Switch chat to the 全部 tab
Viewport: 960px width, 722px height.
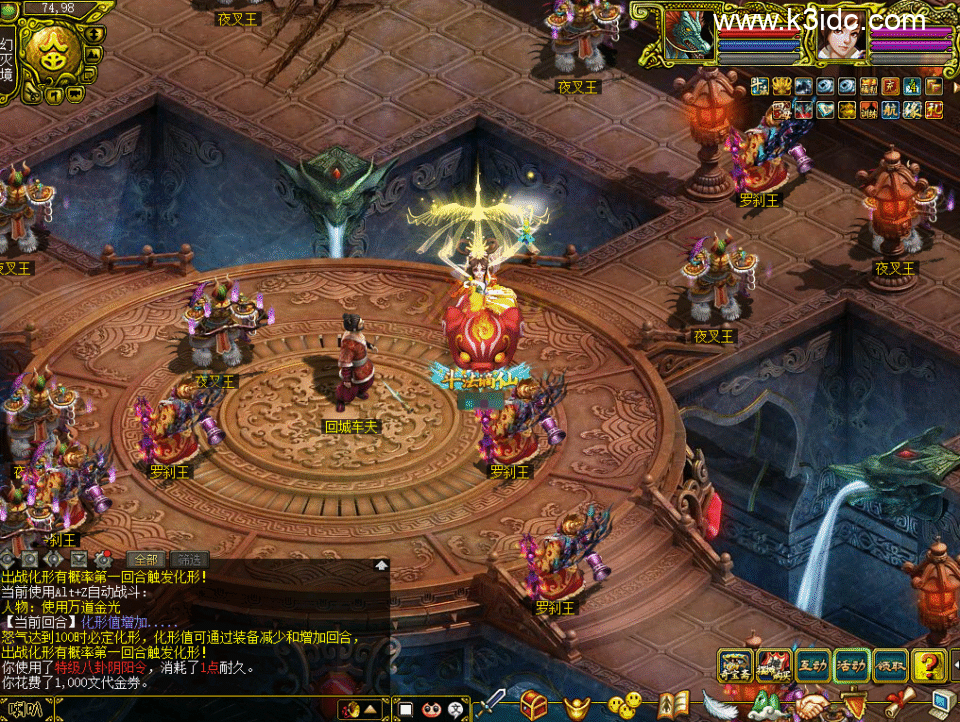(147, 559)
